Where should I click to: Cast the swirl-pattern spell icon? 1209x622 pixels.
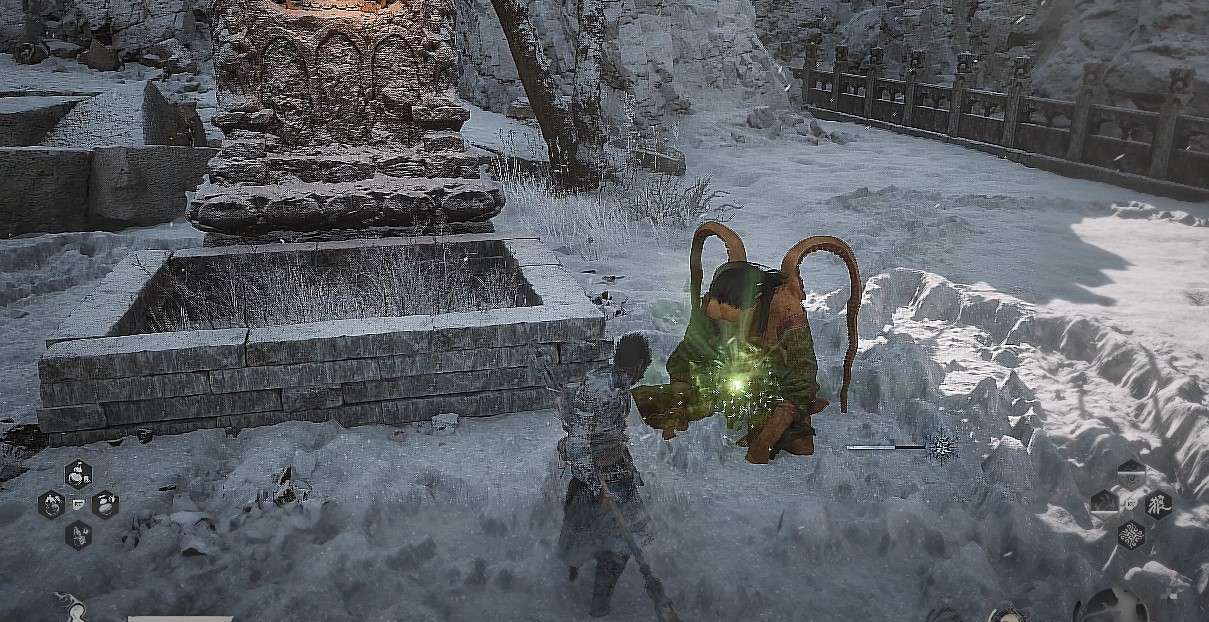tap(1131, 533)
